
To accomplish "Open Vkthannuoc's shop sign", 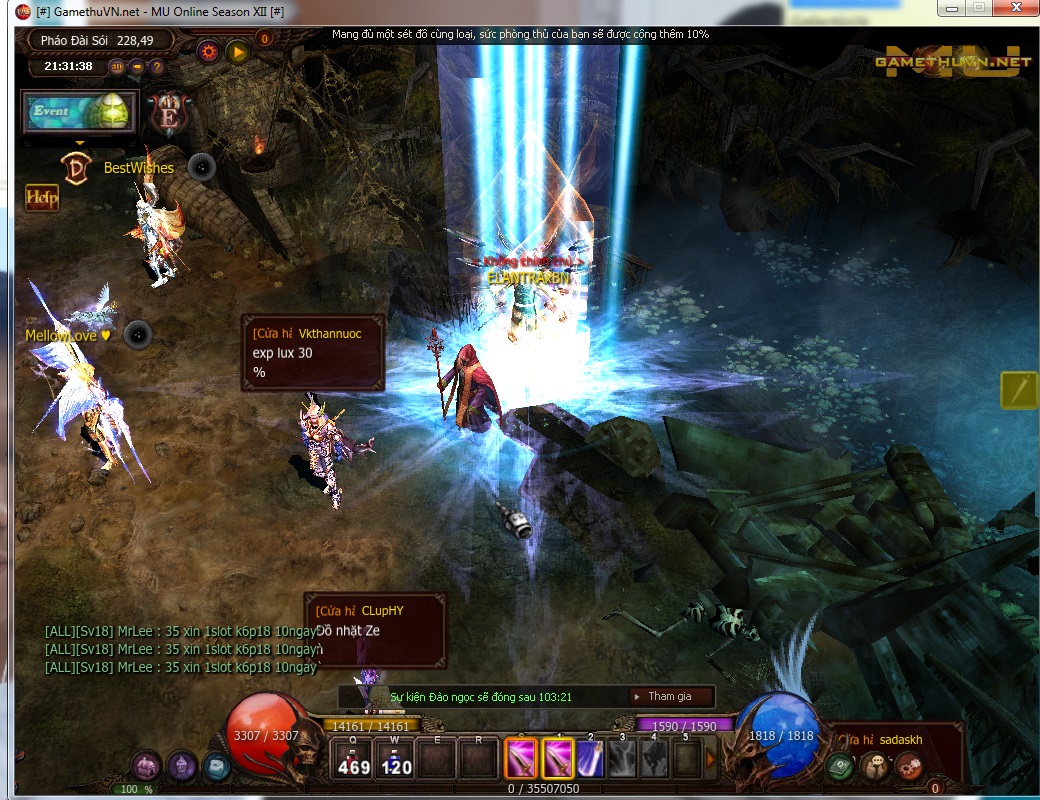I will (313, 352).
